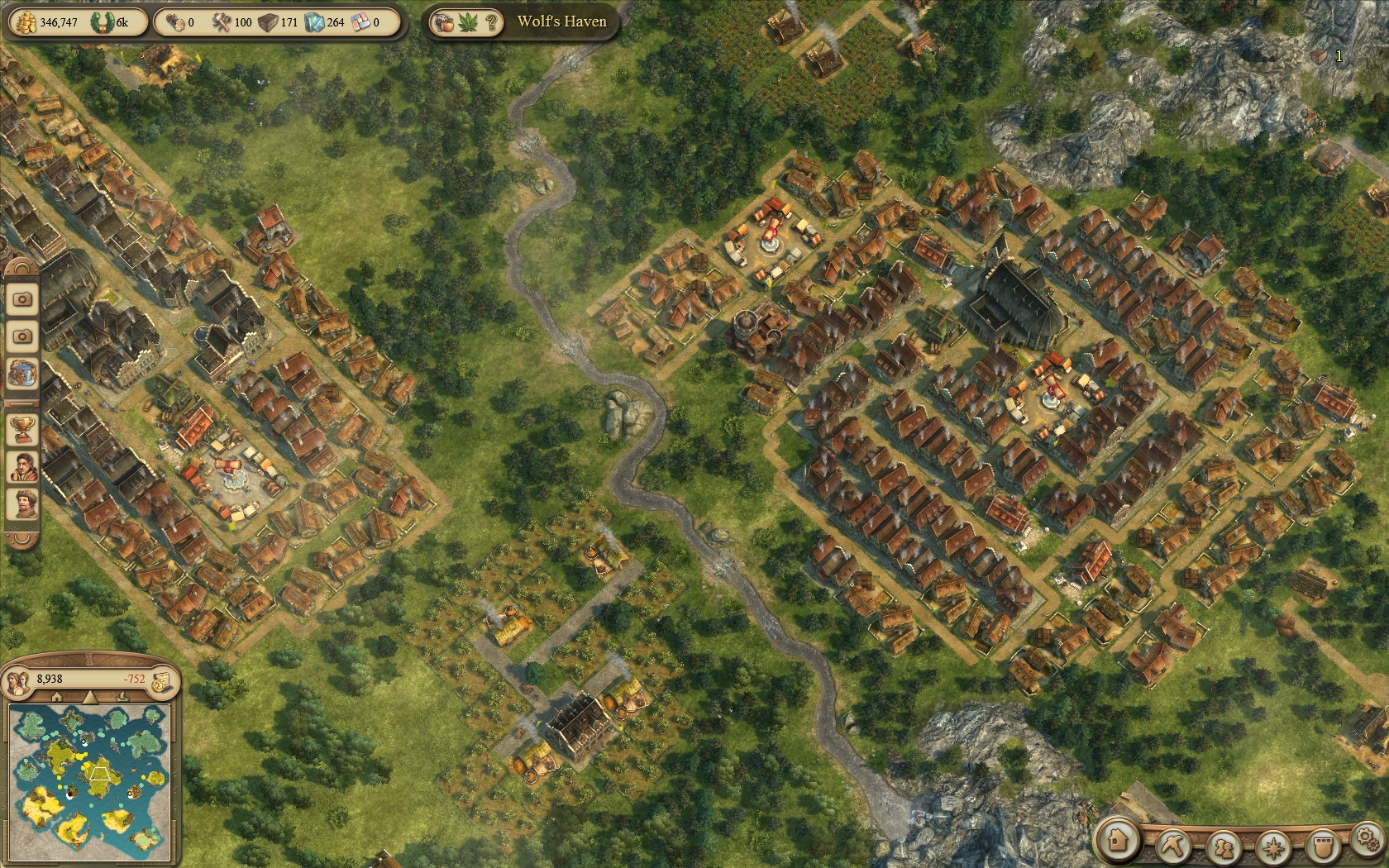
Task: Click the rocky lagoon island picture icon
Action: [22, 374]
